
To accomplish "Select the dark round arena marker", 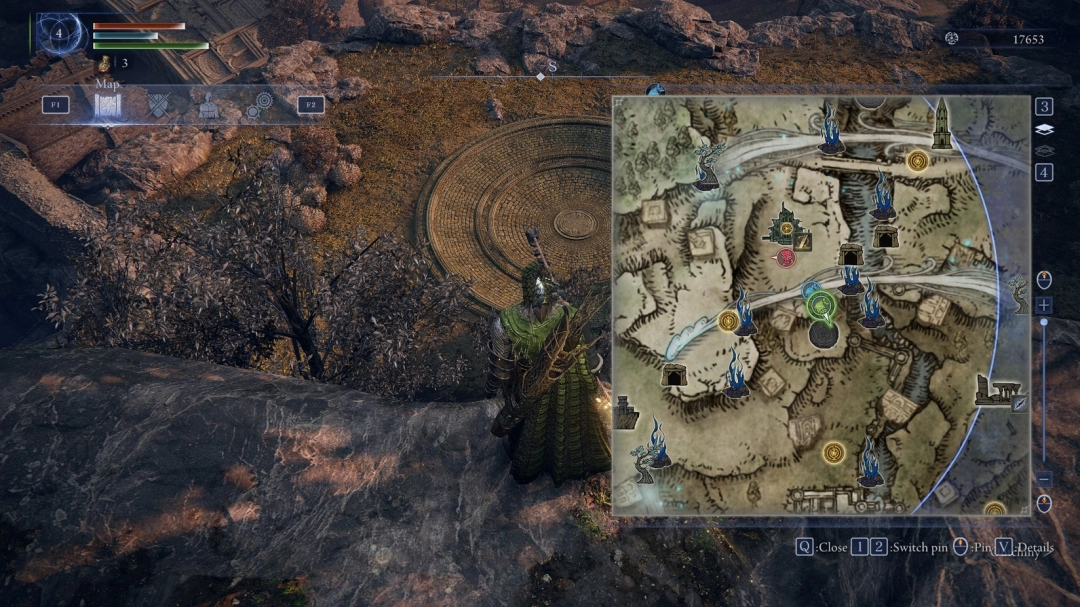I will pos(828,335).
